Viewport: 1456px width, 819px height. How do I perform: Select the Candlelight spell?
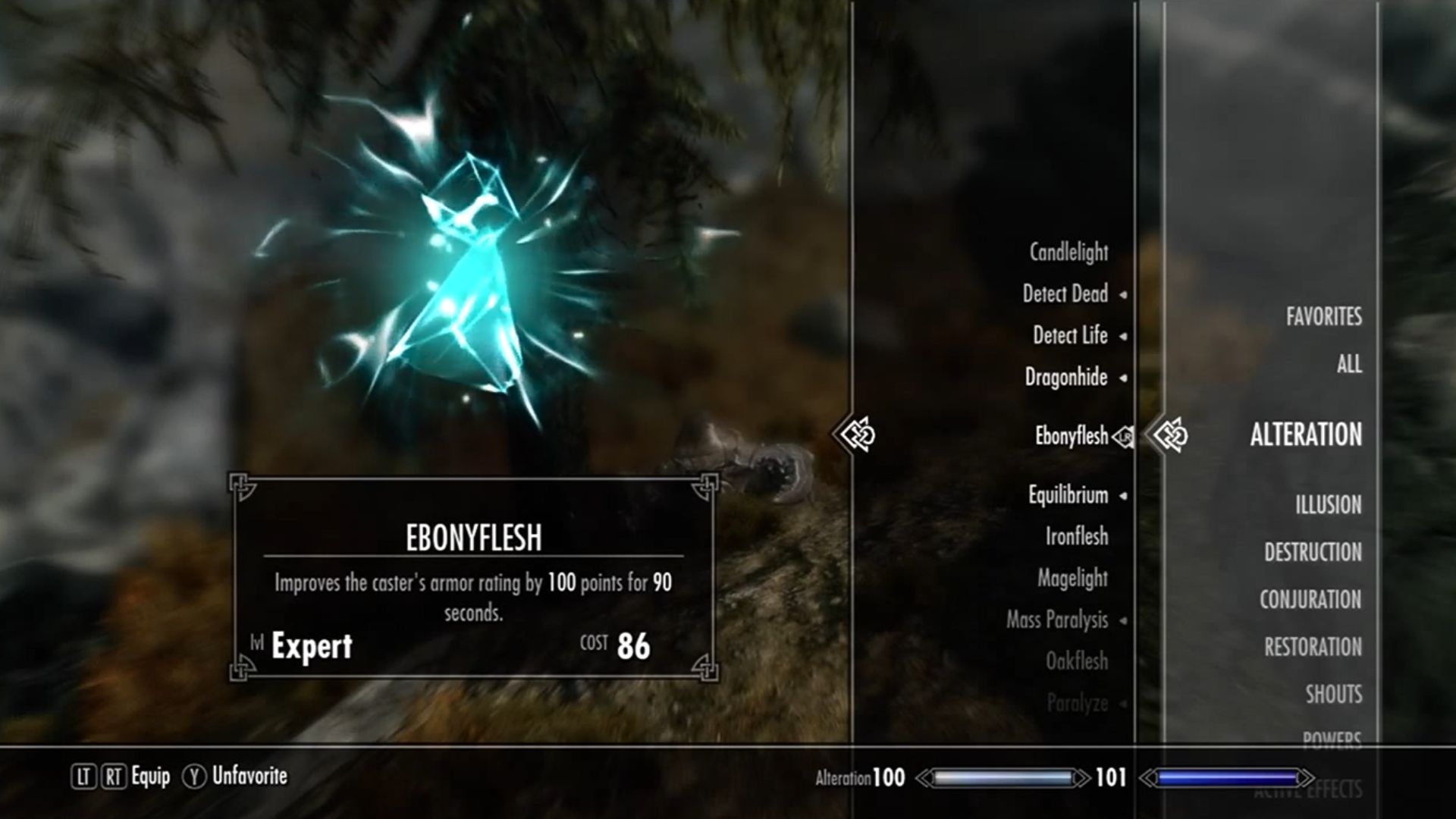(1068, 253)
